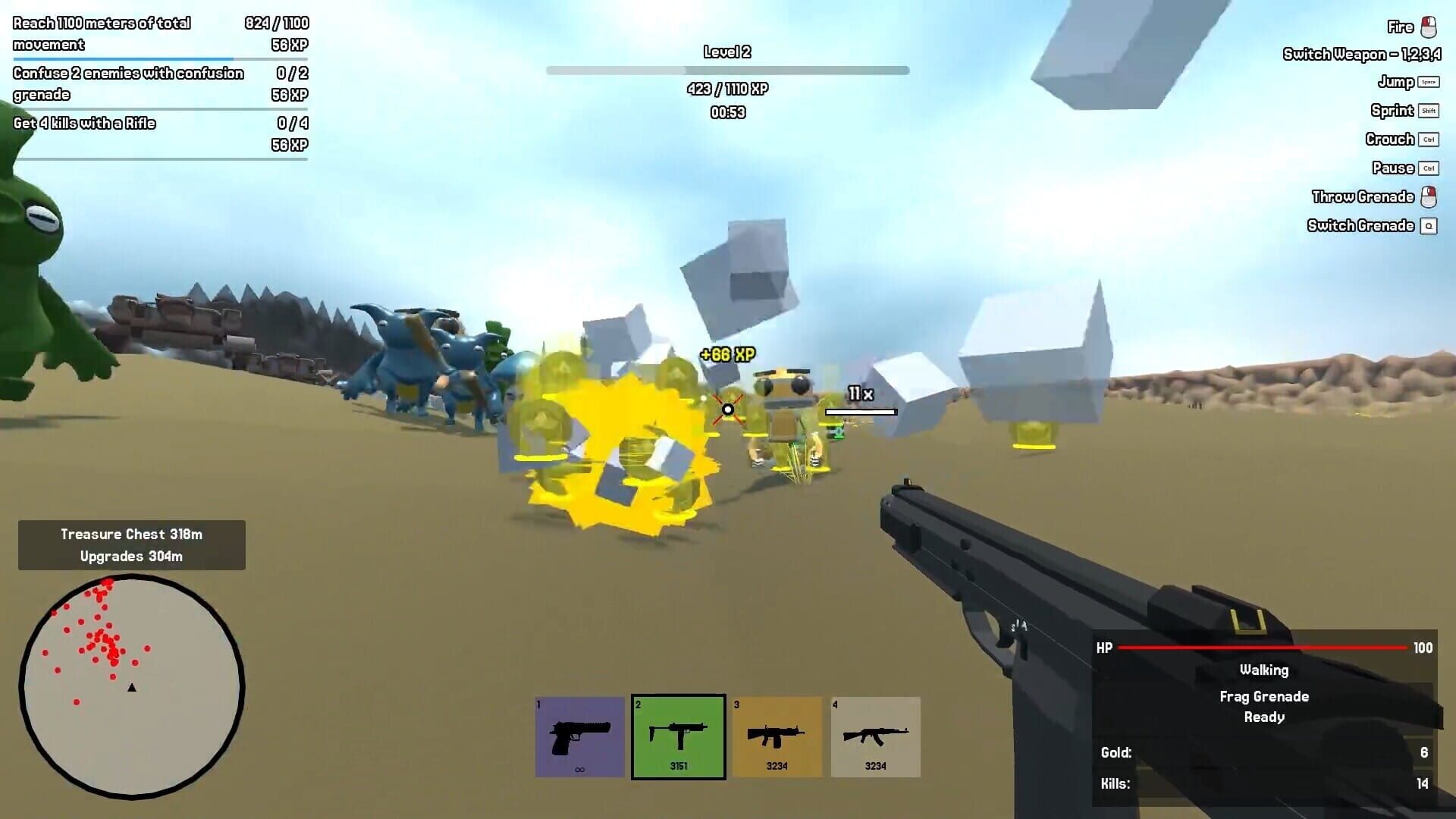Click the Ctrl icon next to Crouch

point(1429,140)
